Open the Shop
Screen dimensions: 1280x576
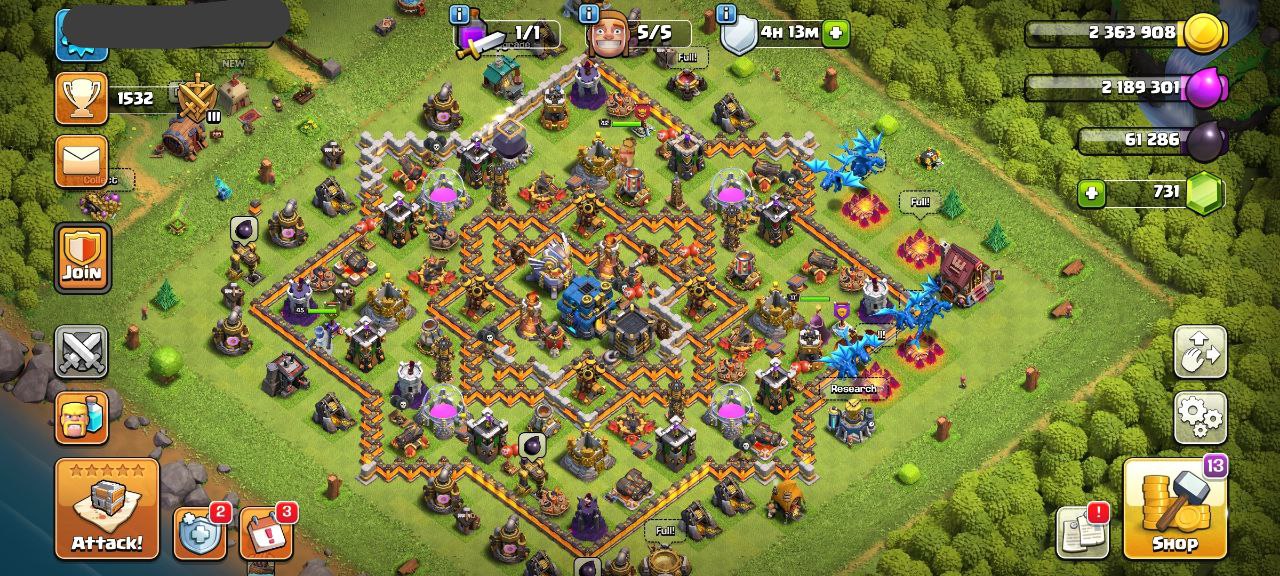click(x=1175, y=509)
